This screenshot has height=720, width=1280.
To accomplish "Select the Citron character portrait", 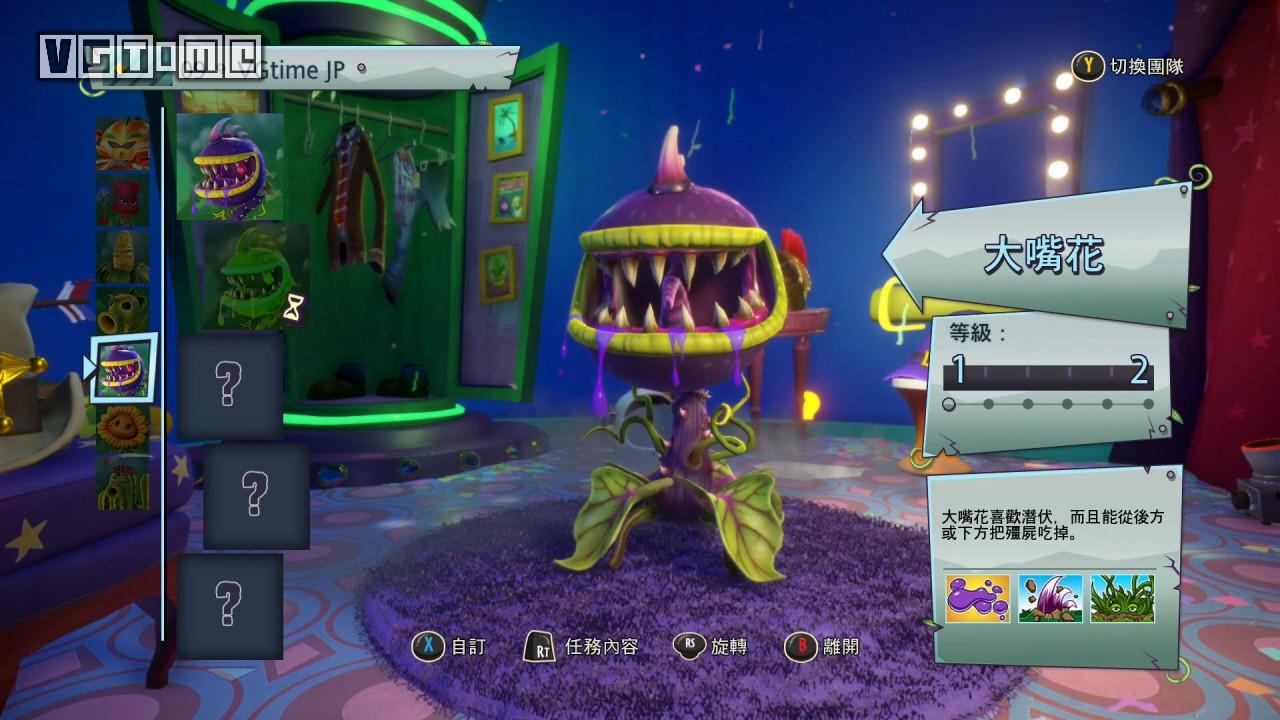I will (x=122, y=143).
